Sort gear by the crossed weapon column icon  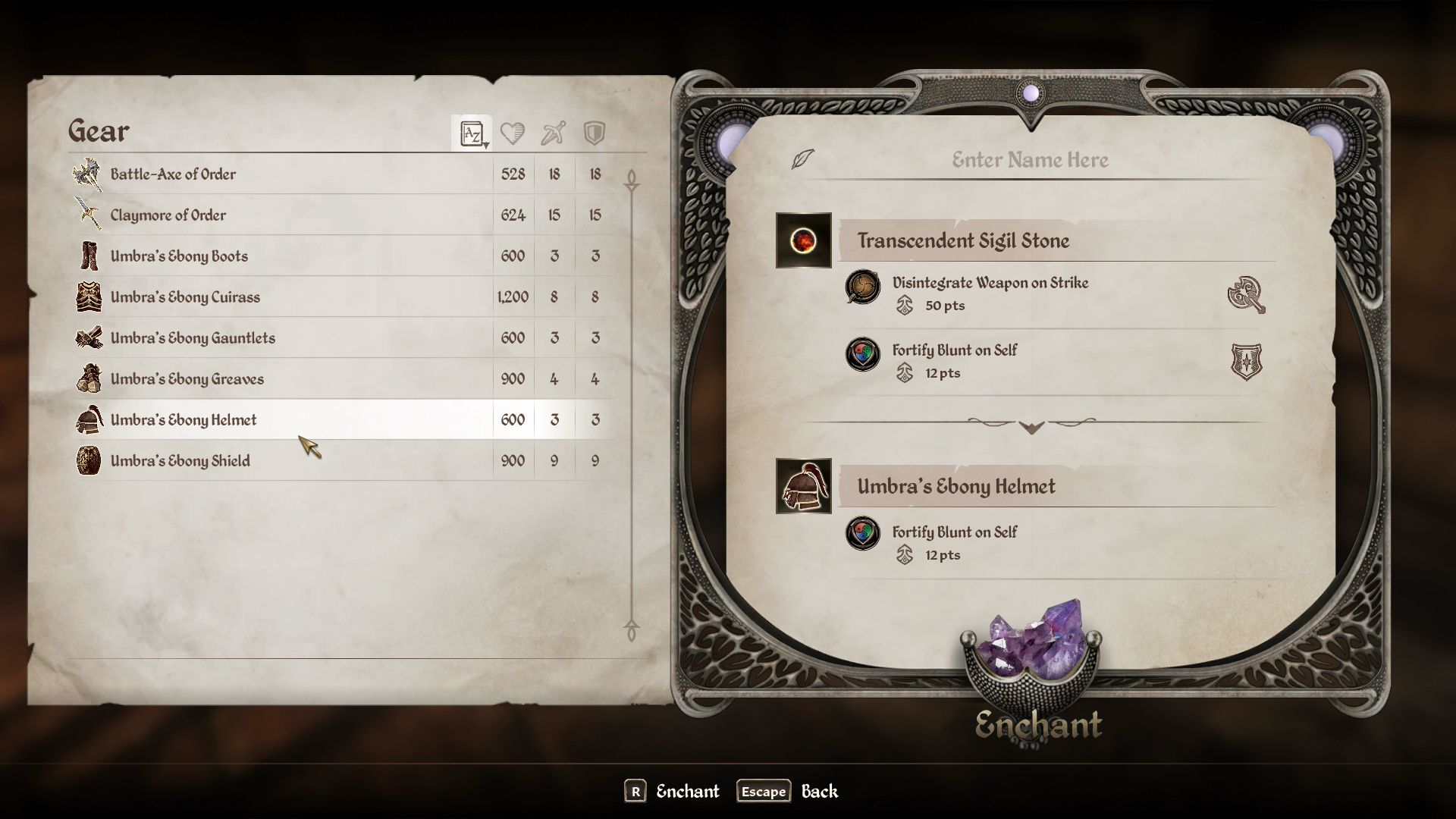[554, 134]
